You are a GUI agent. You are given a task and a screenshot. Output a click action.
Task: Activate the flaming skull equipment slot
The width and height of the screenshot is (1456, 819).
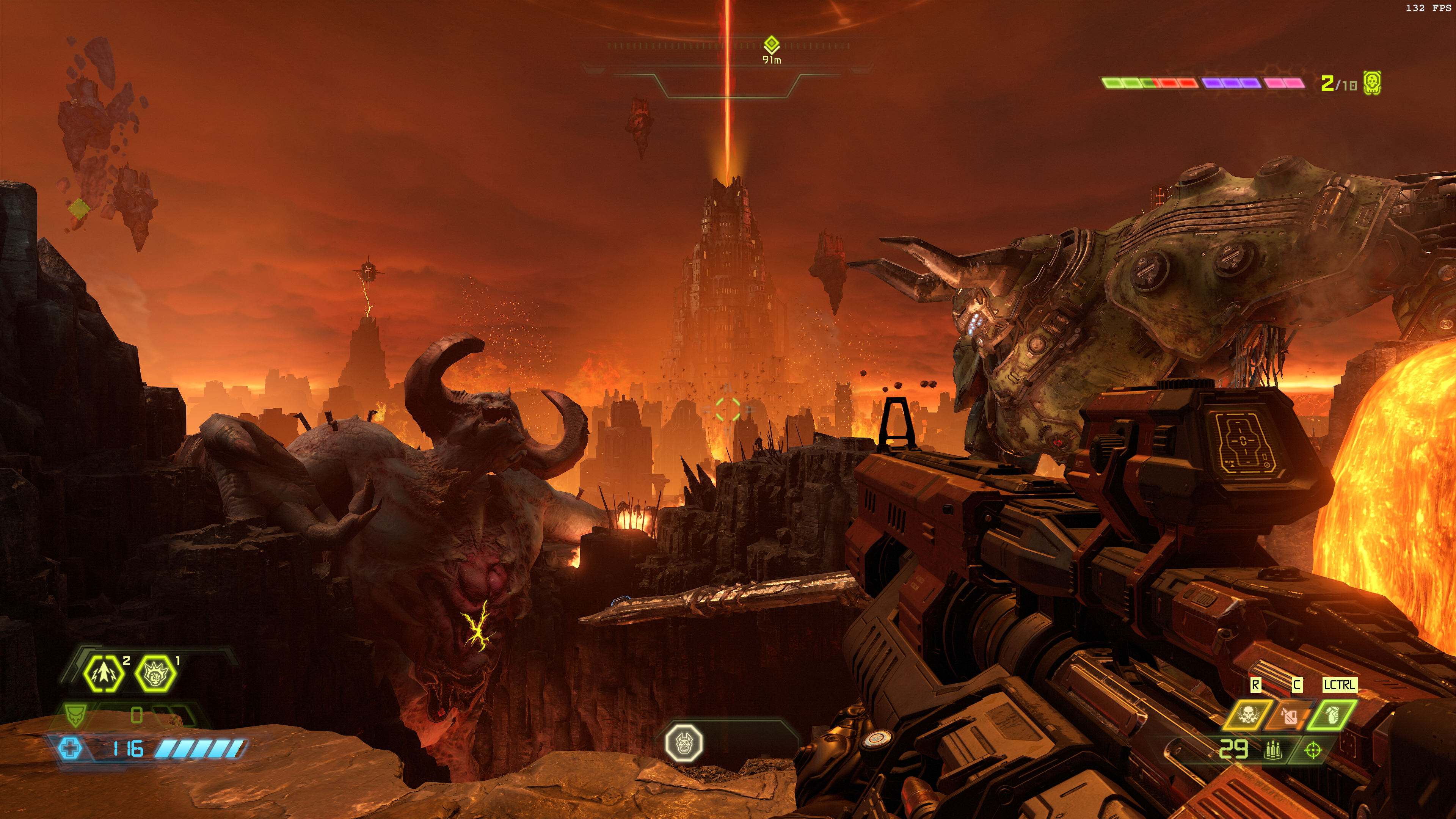[1247, 715]
